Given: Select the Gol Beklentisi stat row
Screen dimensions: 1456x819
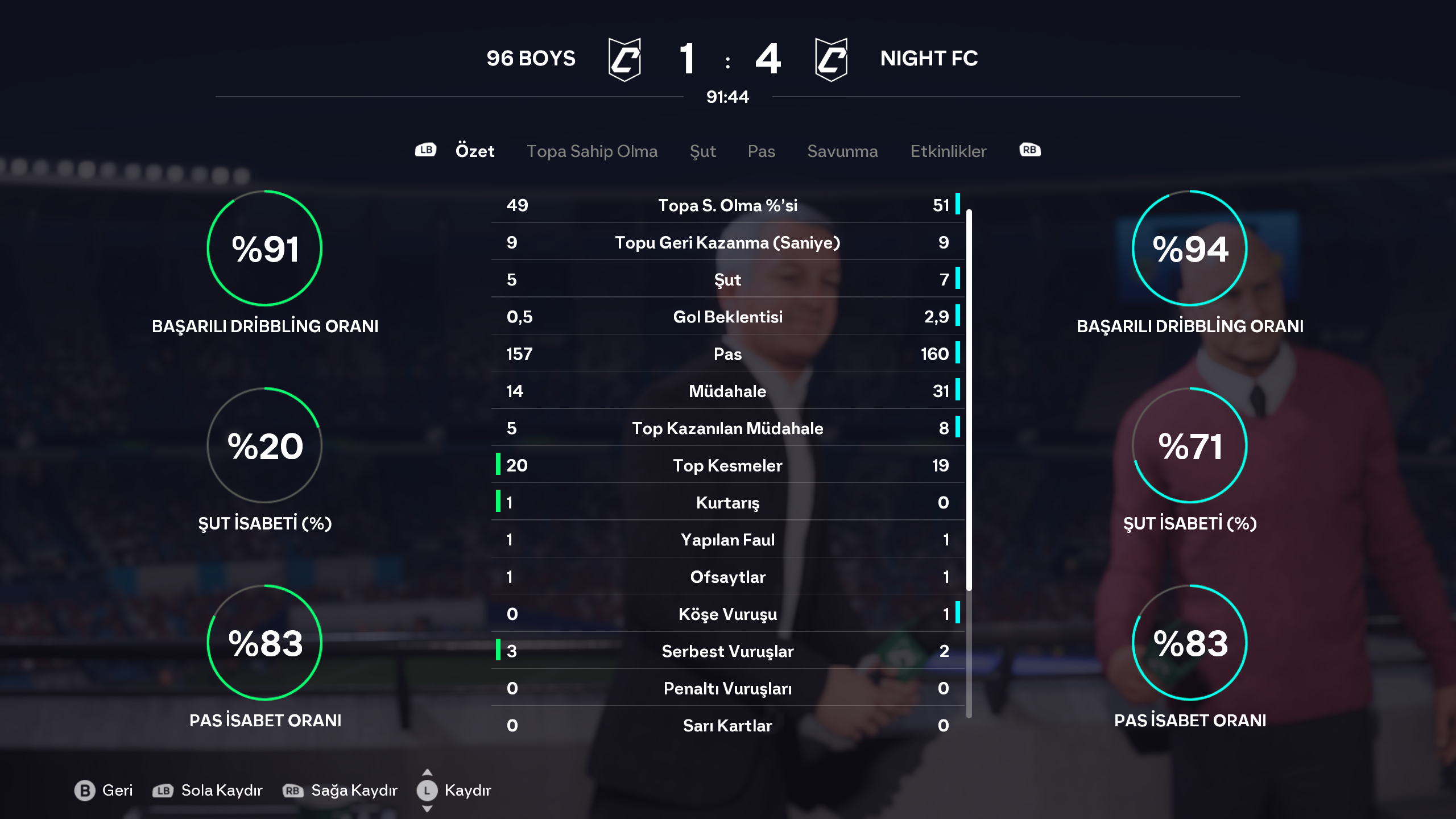Looking at the screenshot, I should [x=727, y=317].
